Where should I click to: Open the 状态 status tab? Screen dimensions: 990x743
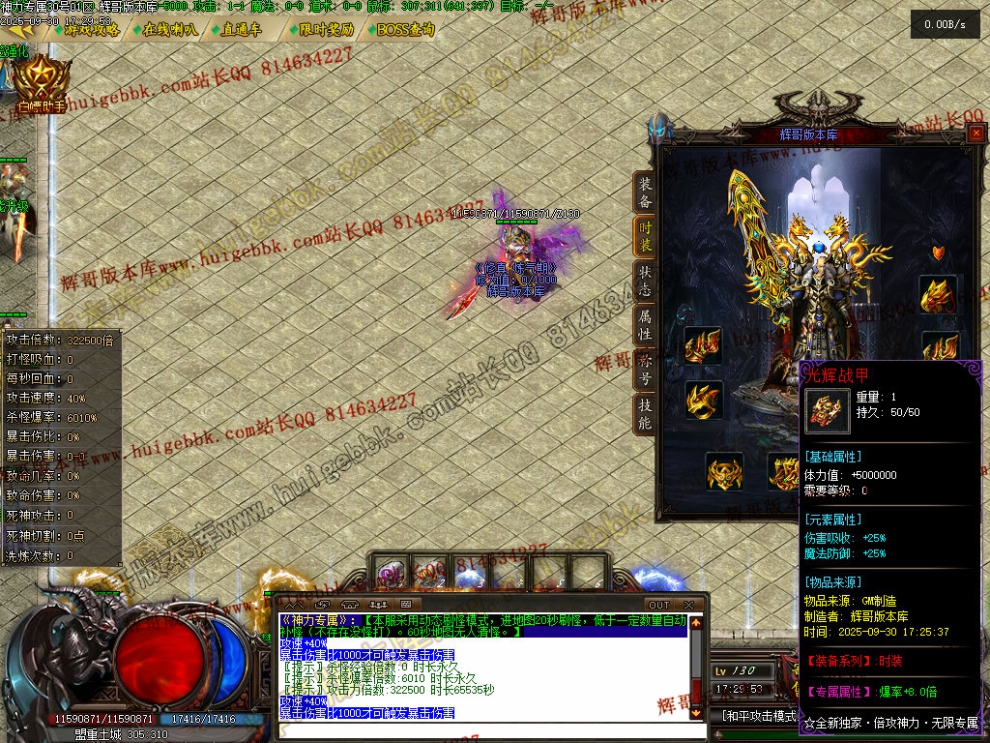pos(646,278)
